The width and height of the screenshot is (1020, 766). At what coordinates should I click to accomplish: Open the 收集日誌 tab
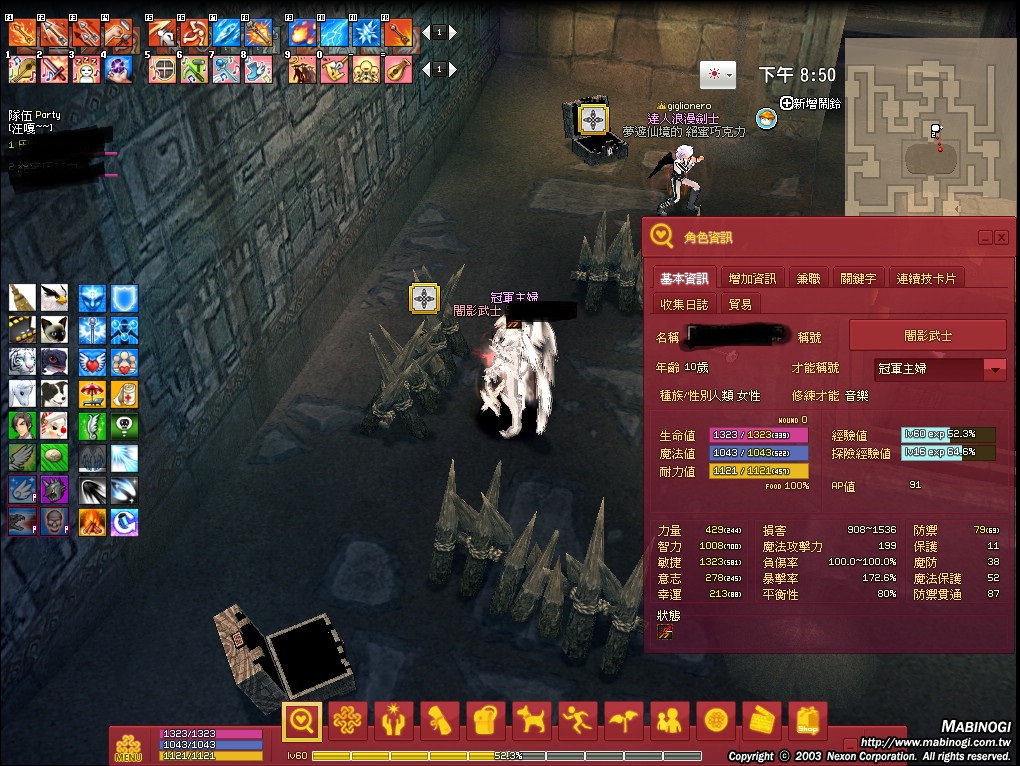[x=685, y=304]
